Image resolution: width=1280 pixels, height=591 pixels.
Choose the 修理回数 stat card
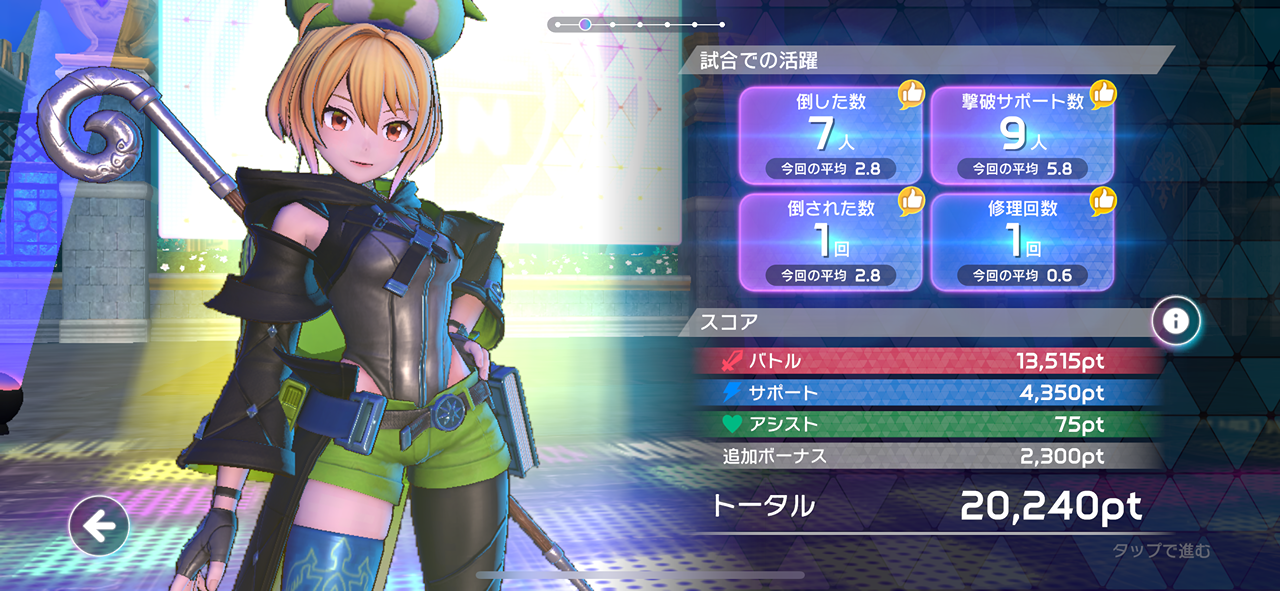pos(1022,240)
